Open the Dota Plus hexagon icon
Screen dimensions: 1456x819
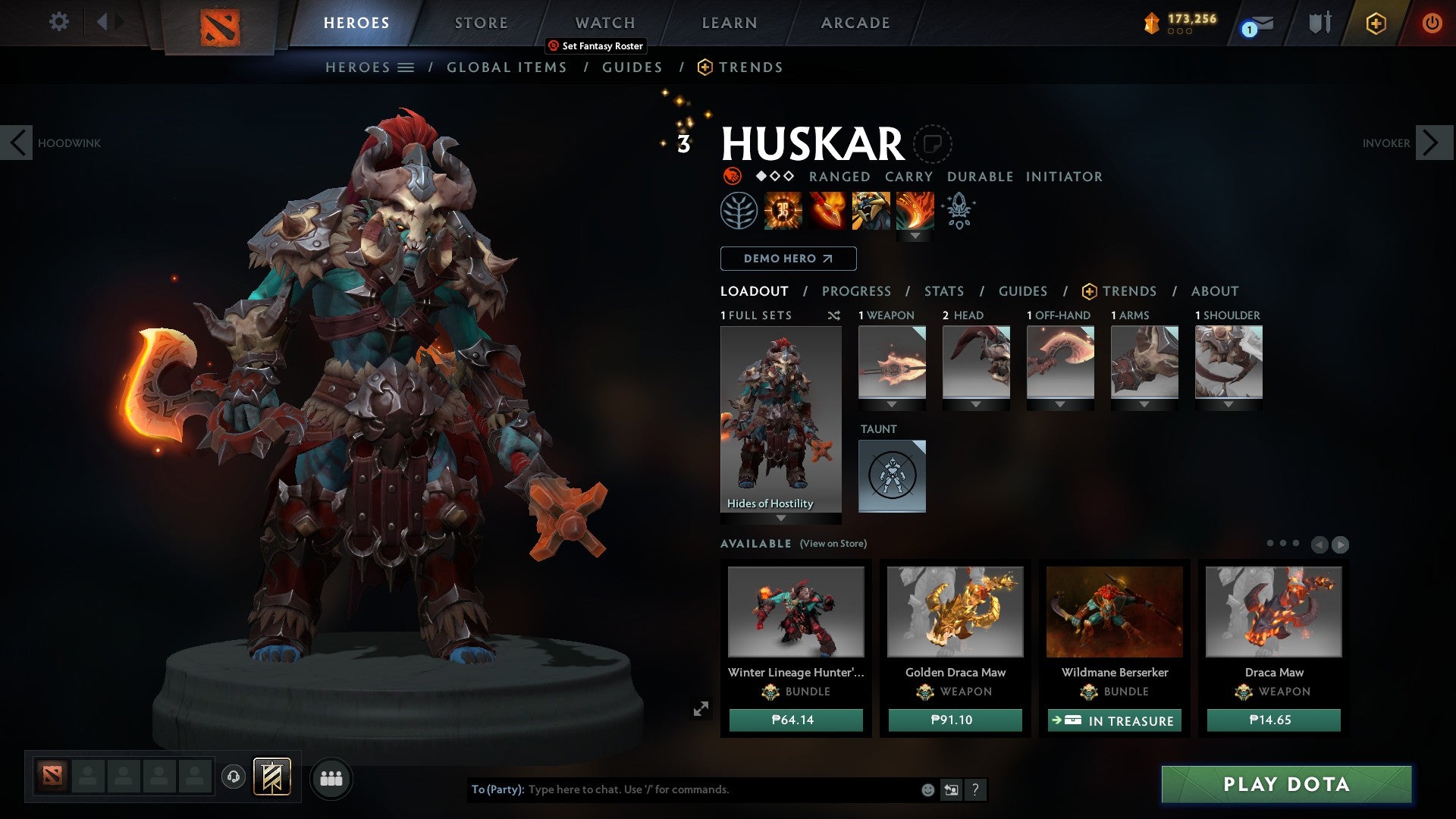point(1376,23)
